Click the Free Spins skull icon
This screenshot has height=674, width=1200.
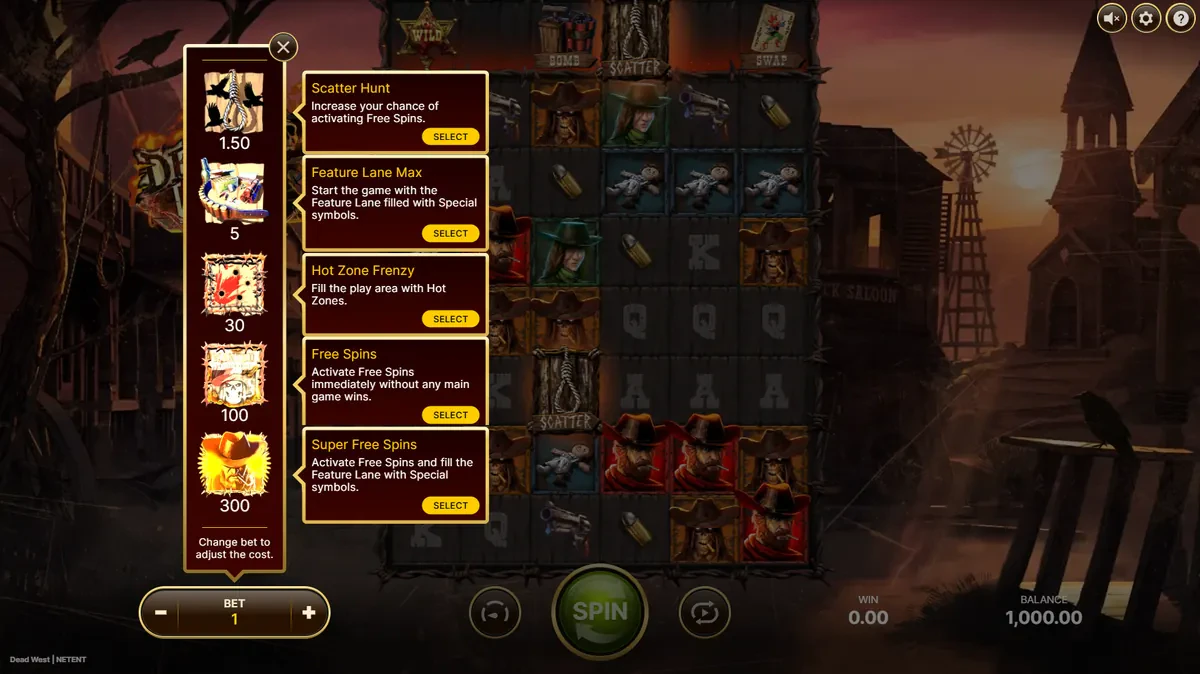[234, 374]
